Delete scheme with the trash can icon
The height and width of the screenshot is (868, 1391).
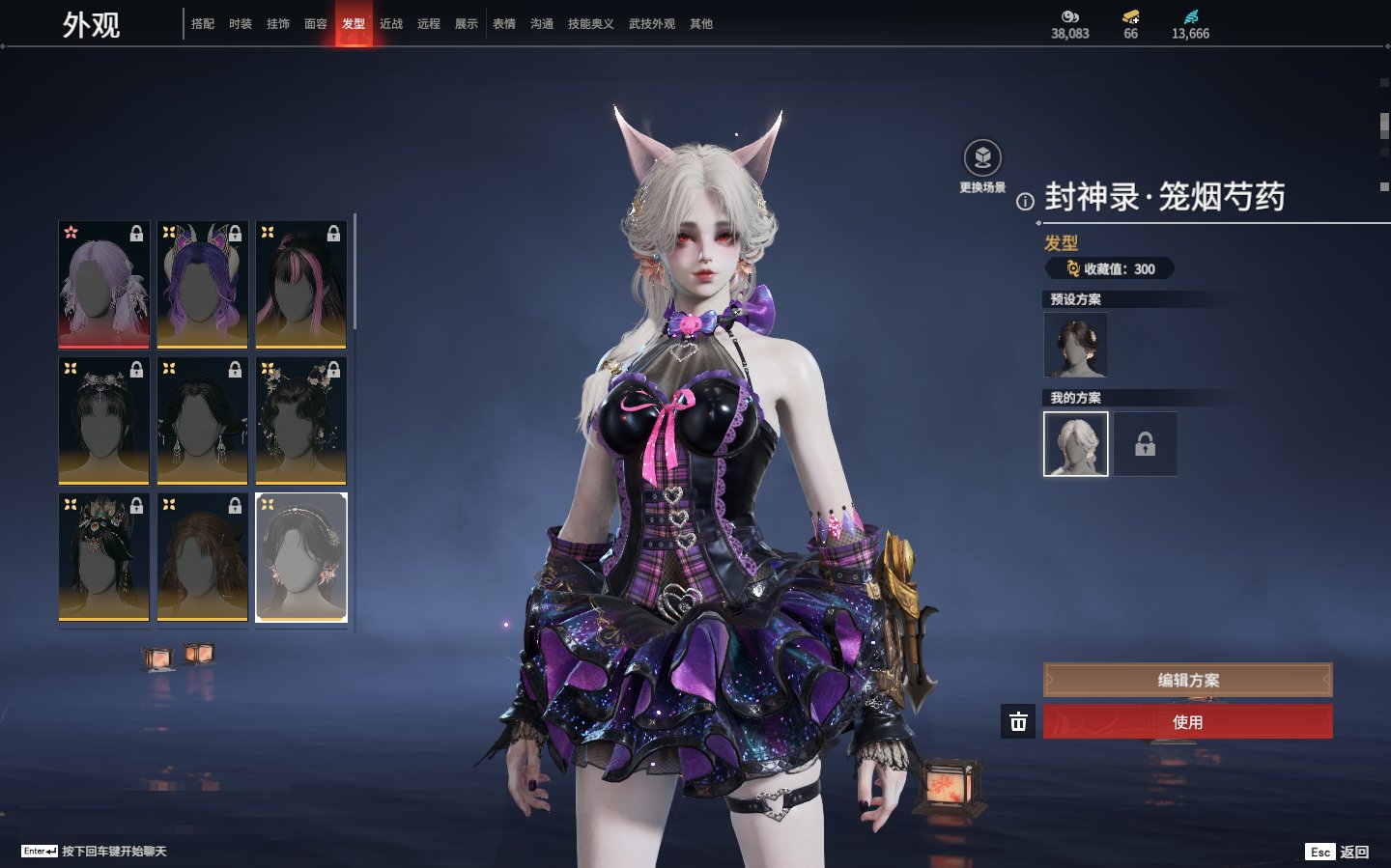pyautogui.click(x=1018, y=722)
